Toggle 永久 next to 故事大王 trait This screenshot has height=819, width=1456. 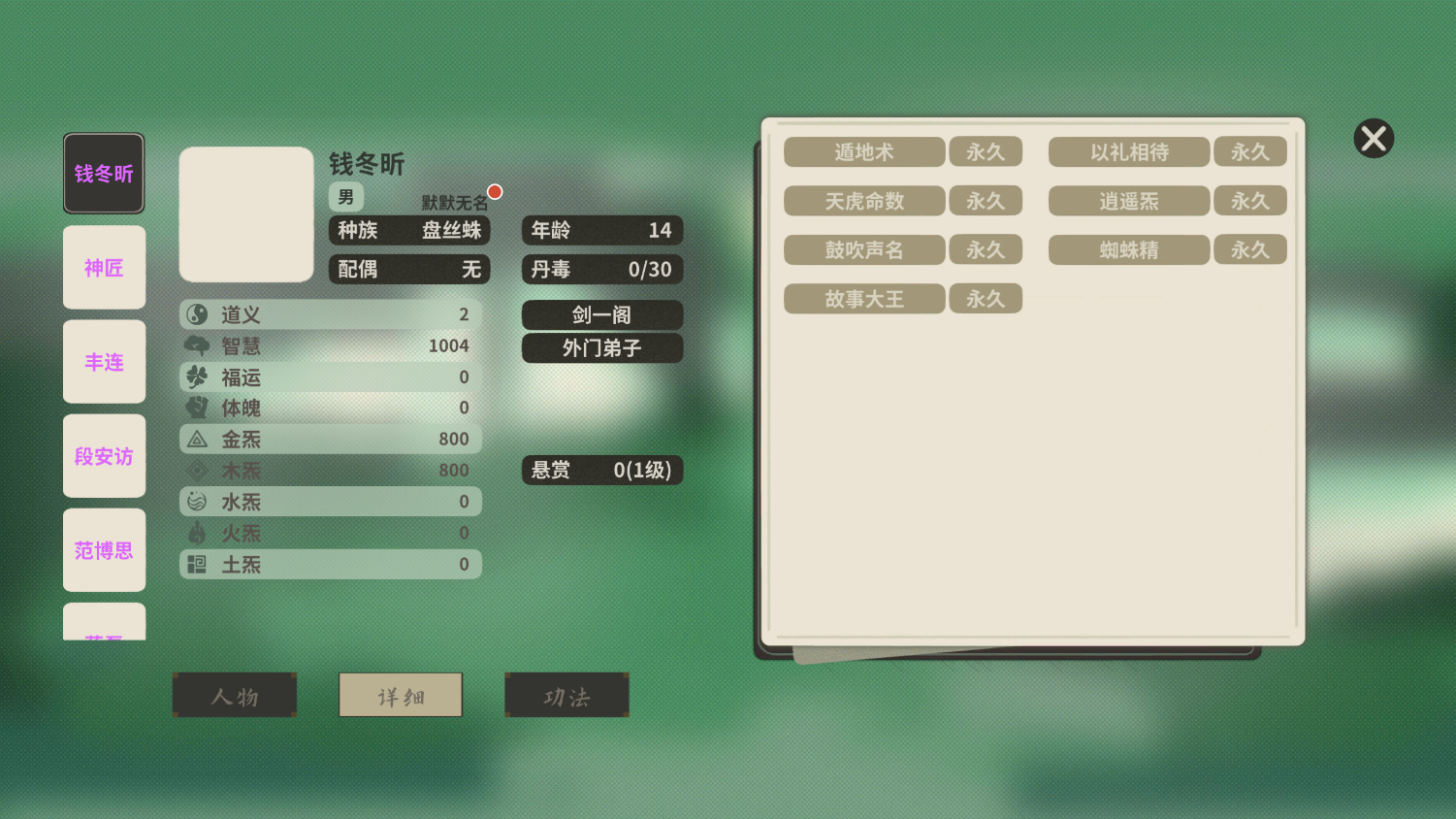tap(986, 298)
